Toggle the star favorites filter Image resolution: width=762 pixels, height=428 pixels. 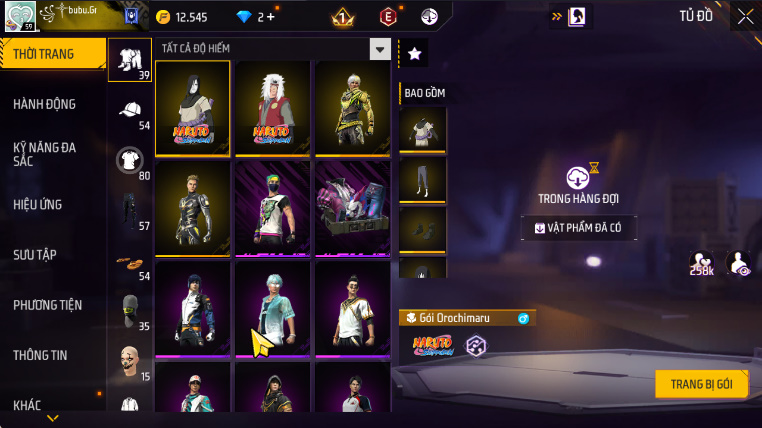414,54
